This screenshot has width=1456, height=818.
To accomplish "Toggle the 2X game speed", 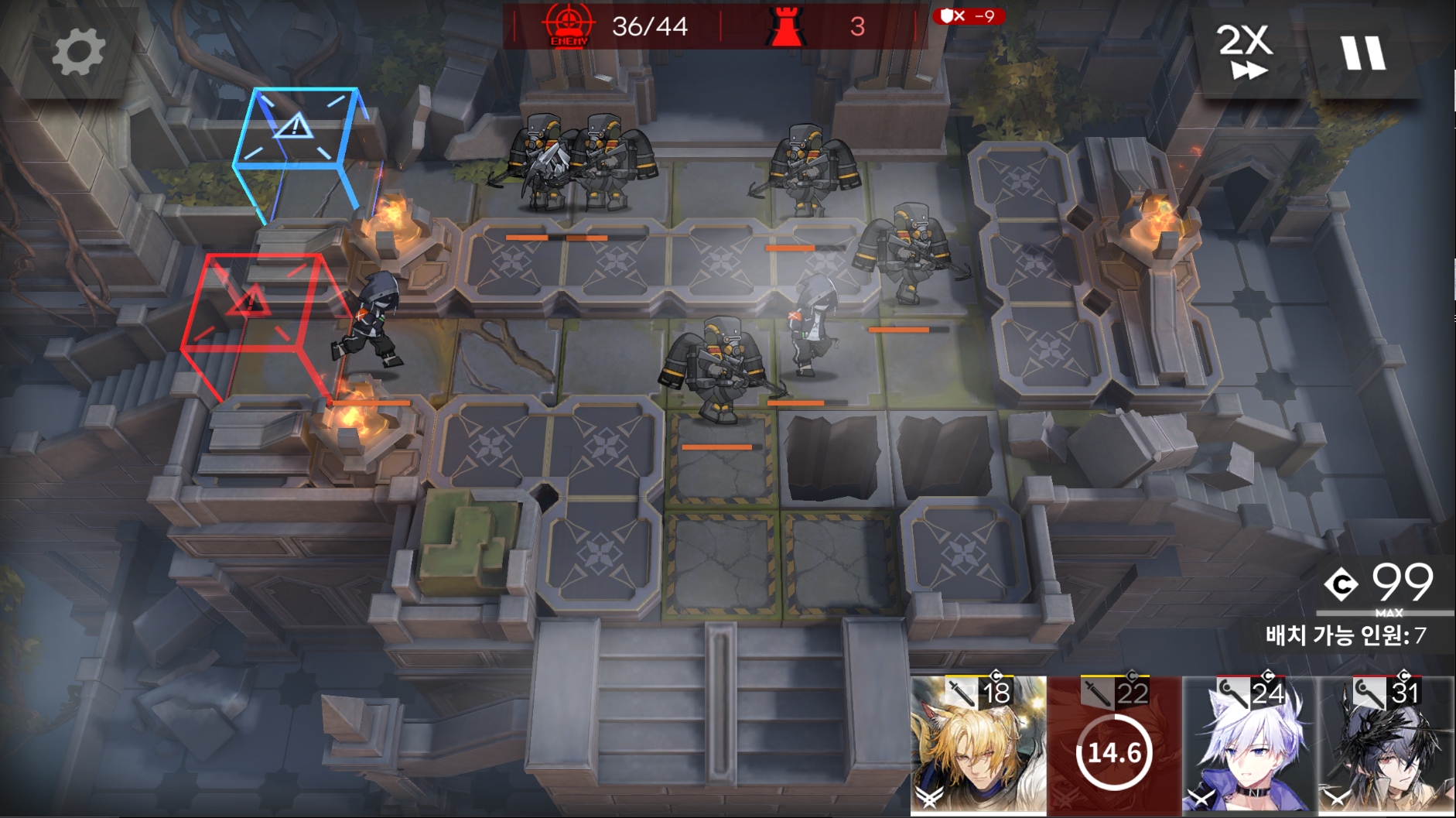I will coord(1245,51).
